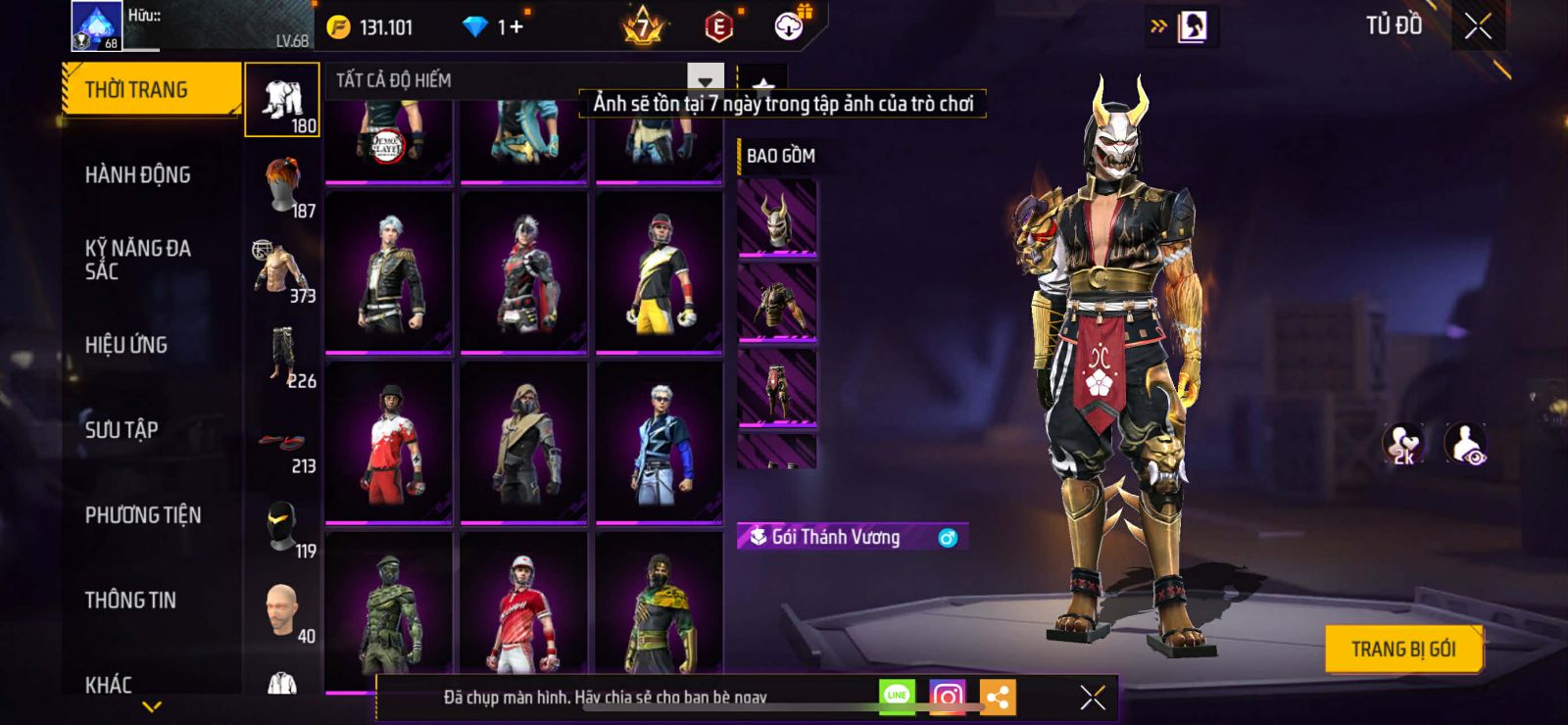This screenshot has width=1568, height=725.
Task: Close the wardrobe screen
Action: [x=1478, y=26]
